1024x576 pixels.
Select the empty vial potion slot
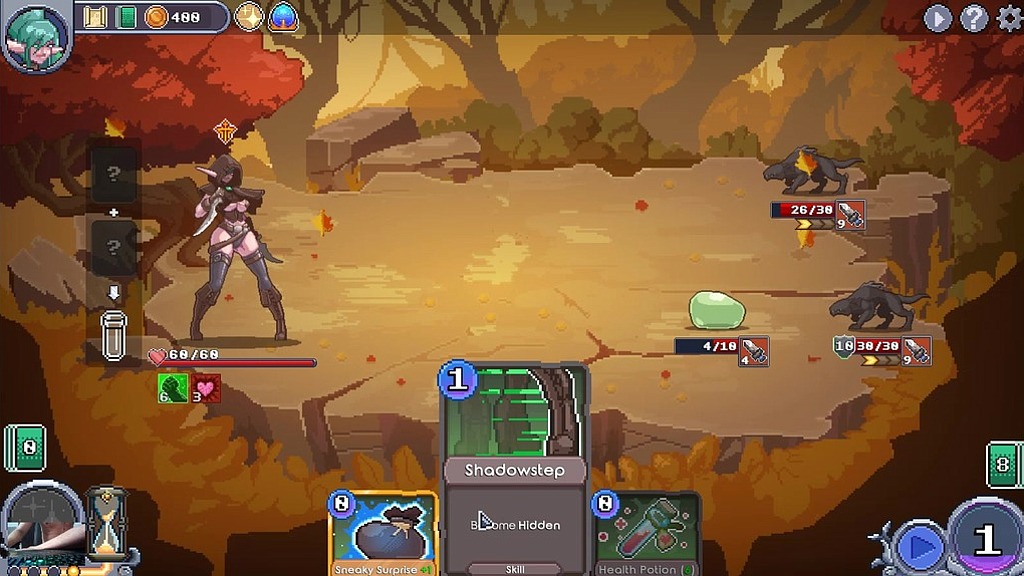[x=113, y=335]
